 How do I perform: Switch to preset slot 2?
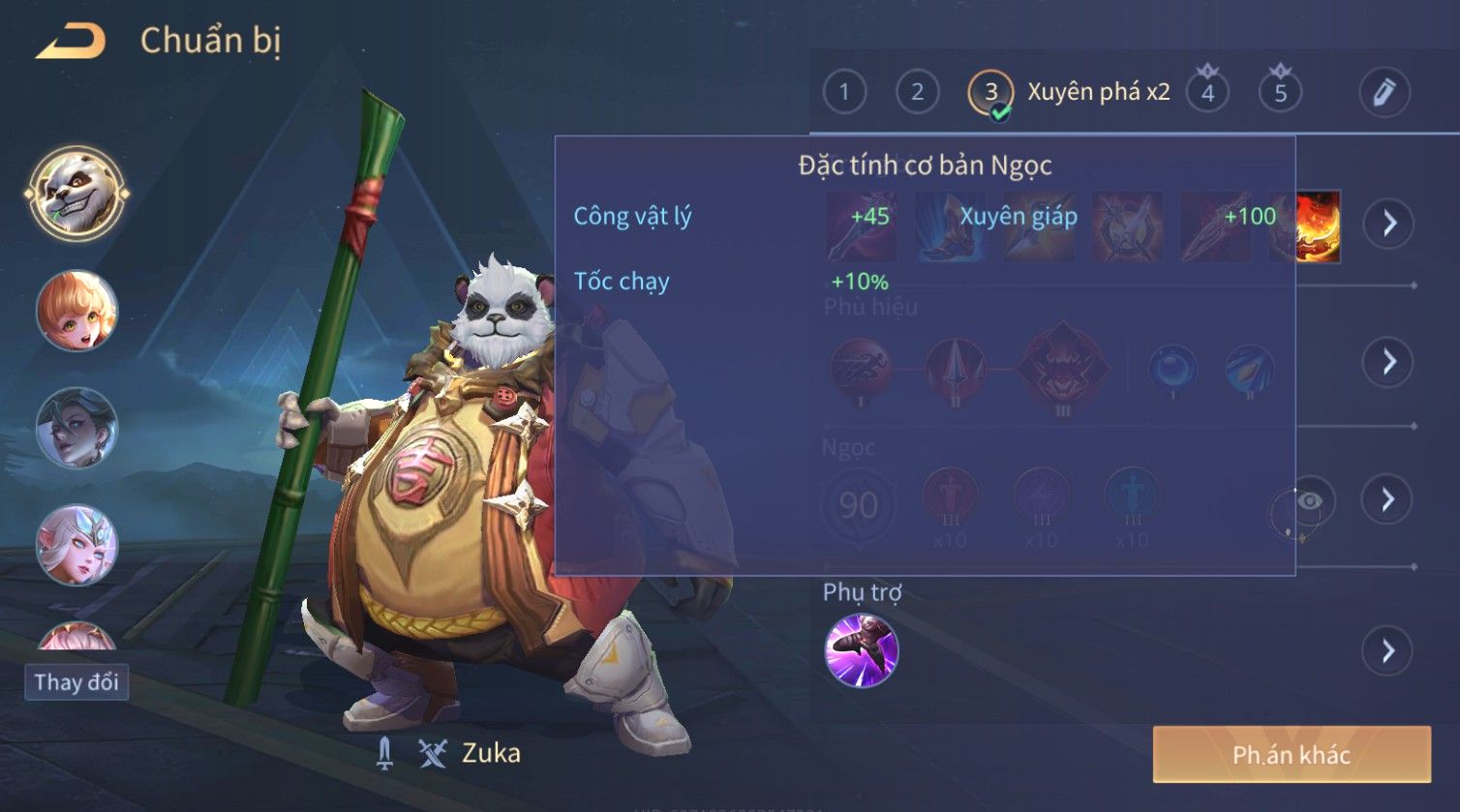(x=917, y=93)
